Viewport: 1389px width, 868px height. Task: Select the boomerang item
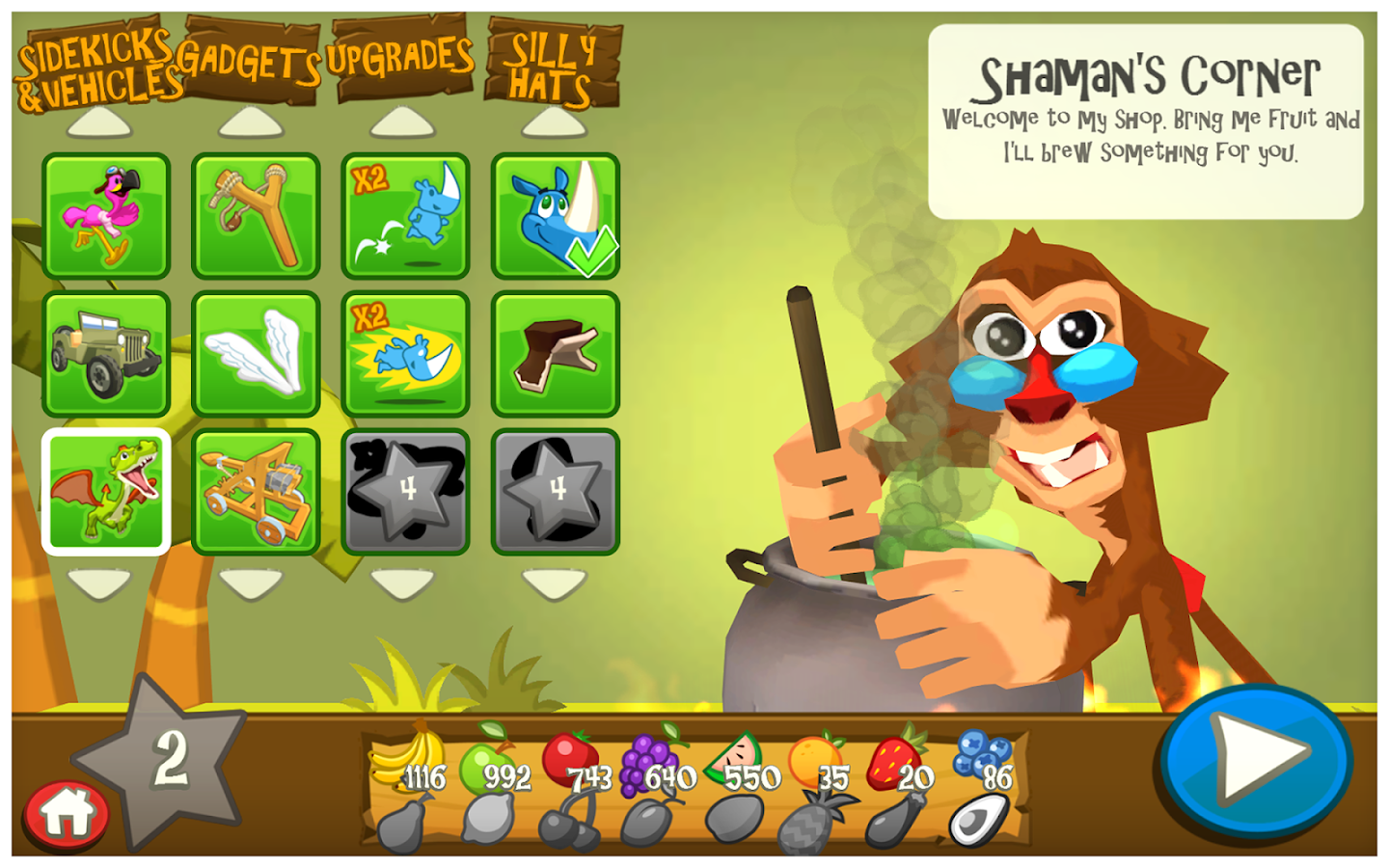click(x=552, y=352)
